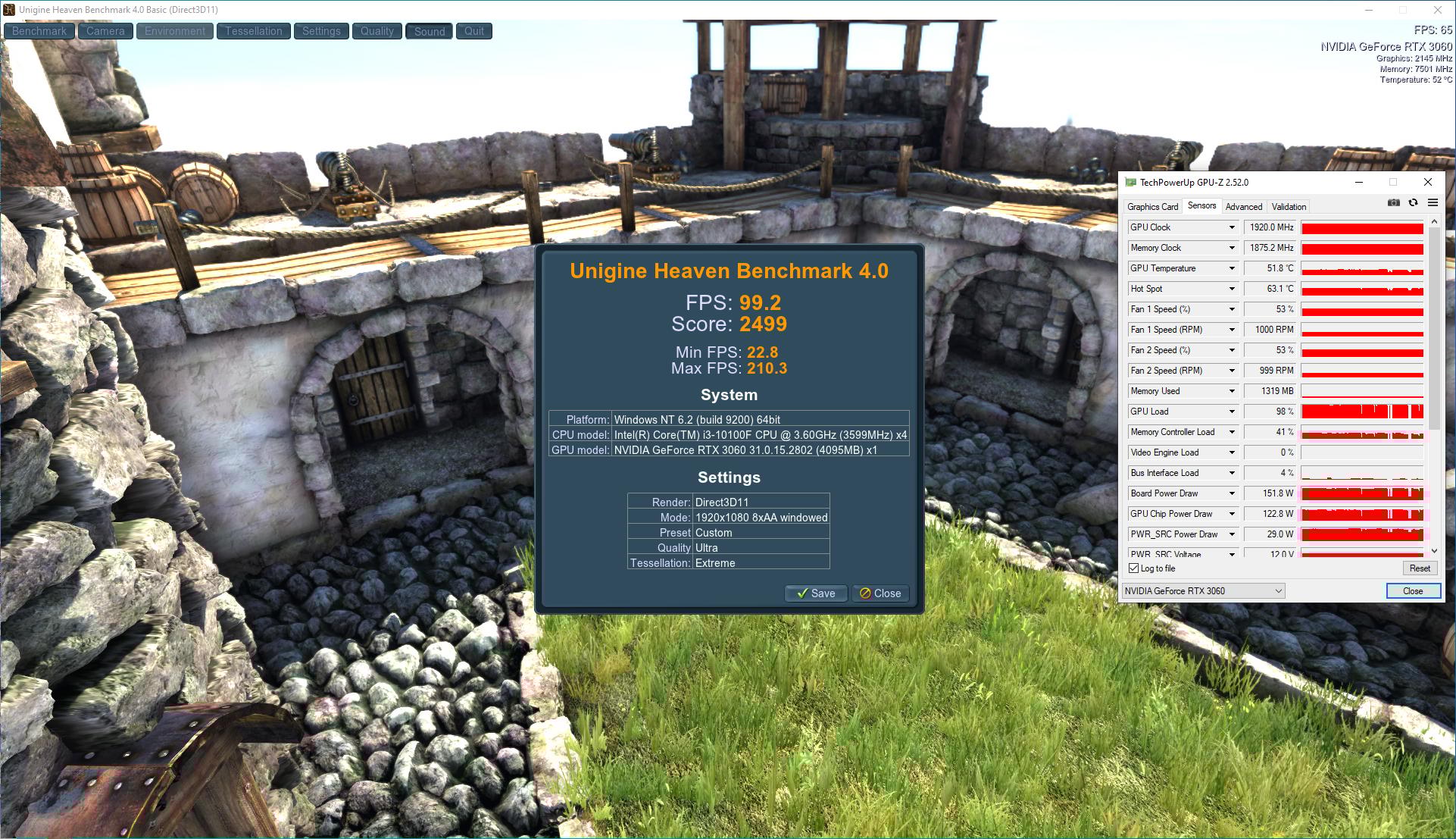Reset the GPU-Z sensor readings

pos(1420,568)
